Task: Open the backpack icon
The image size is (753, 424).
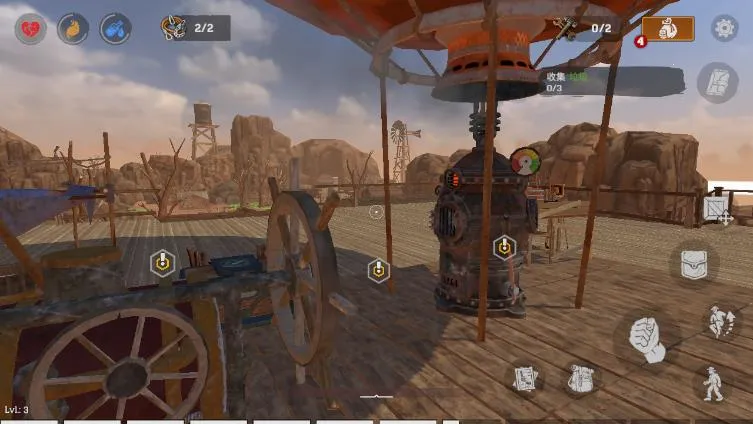Action: click(580, 379)
